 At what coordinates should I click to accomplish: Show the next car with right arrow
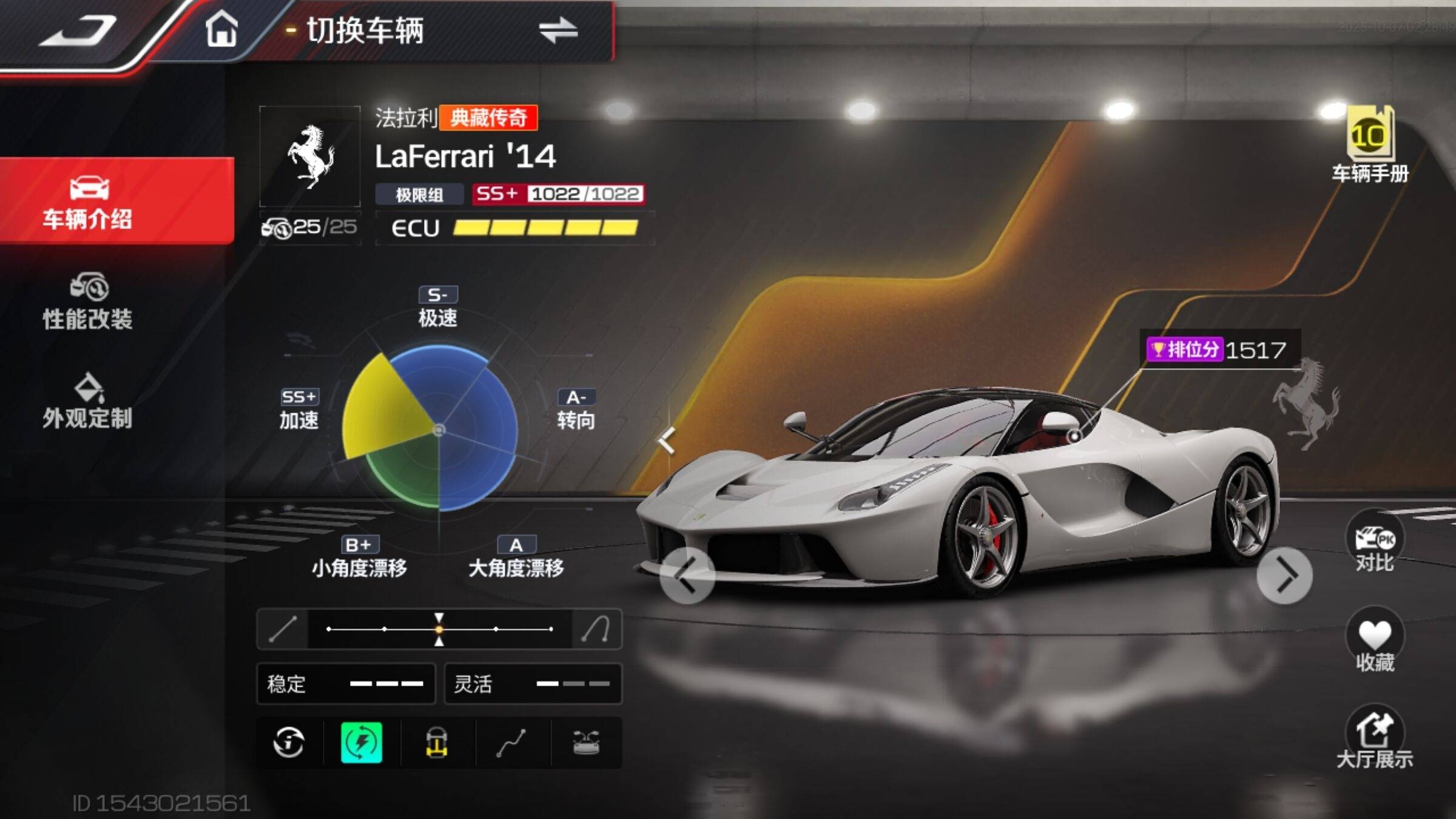tap(1284, 575)
